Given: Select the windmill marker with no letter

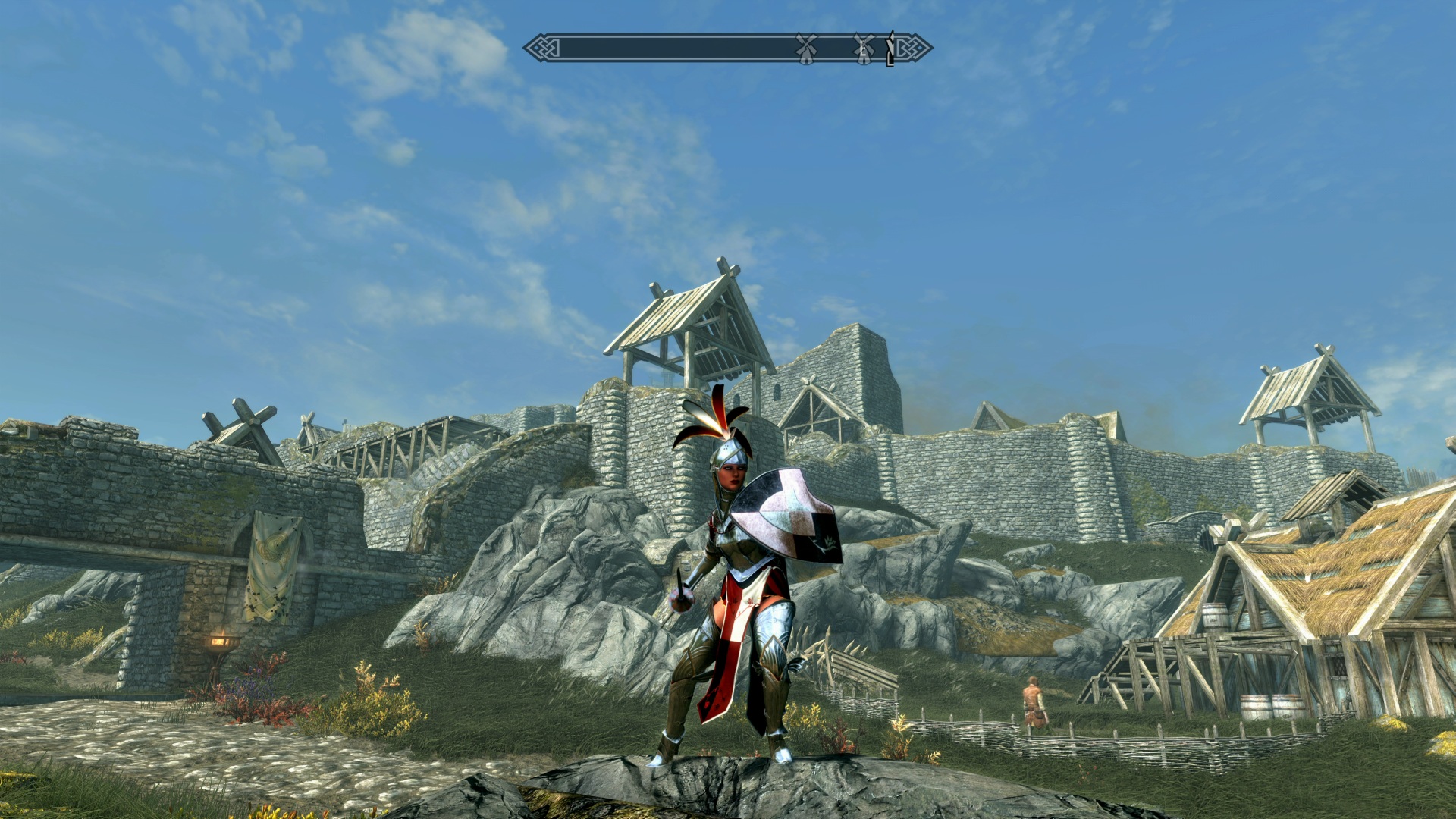Looking at the screenshot, I should 805,49.
